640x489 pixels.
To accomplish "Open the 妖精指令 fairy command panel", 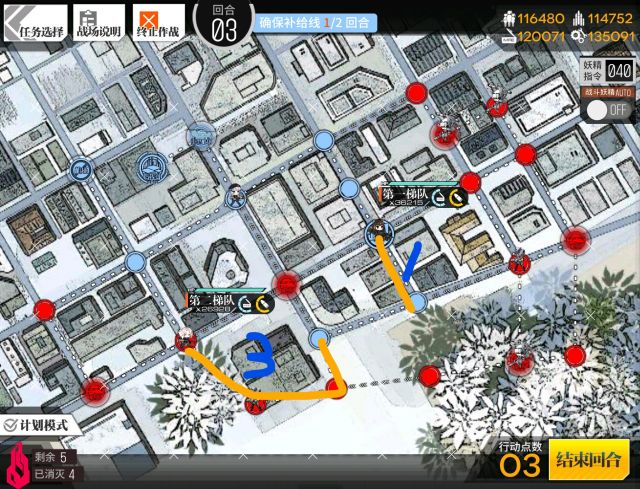I will [x=607, y=70].
